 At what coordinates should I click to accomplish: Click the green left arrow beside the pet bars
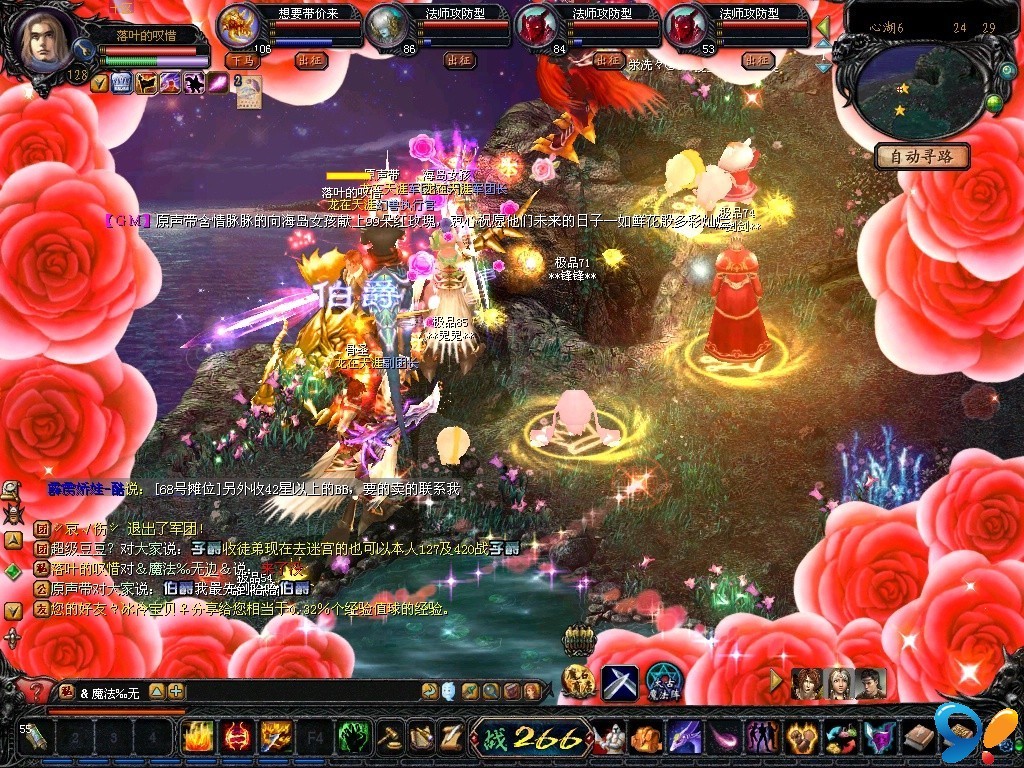823,24
